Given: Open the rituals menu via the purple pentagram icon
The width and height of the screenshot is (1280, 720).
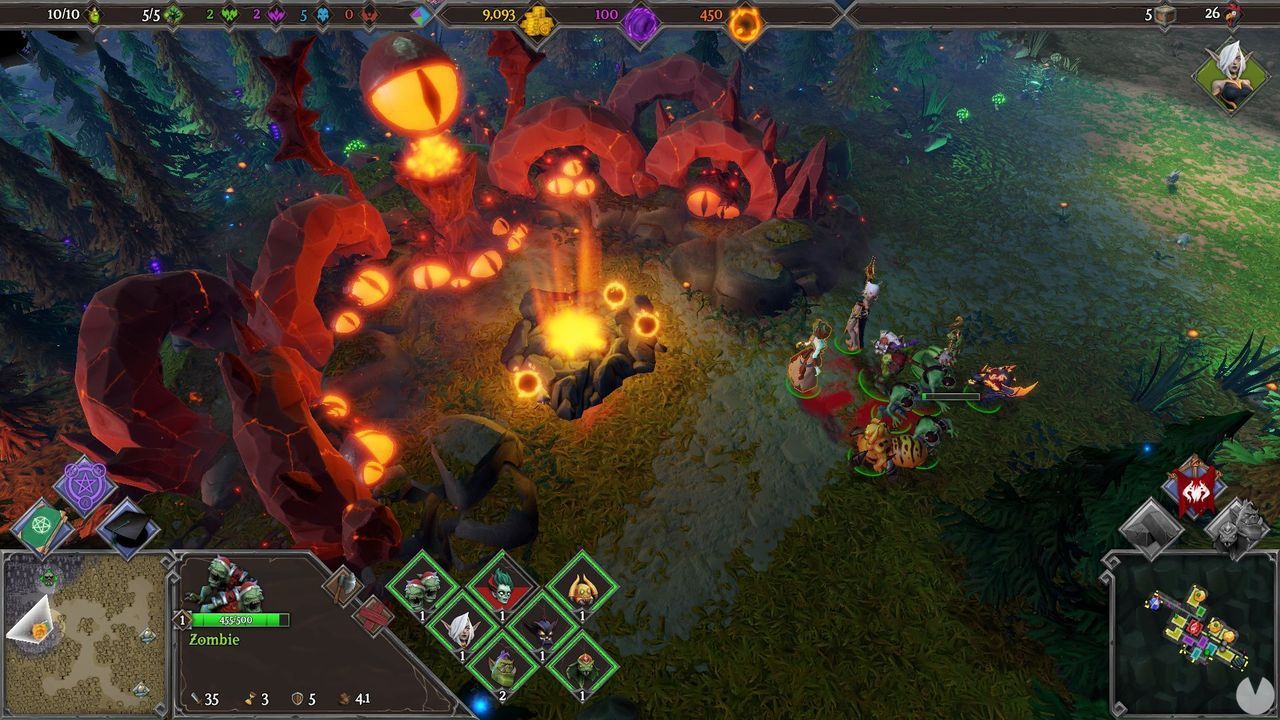Looking at the screenshot, I should [x=85, y=487].
